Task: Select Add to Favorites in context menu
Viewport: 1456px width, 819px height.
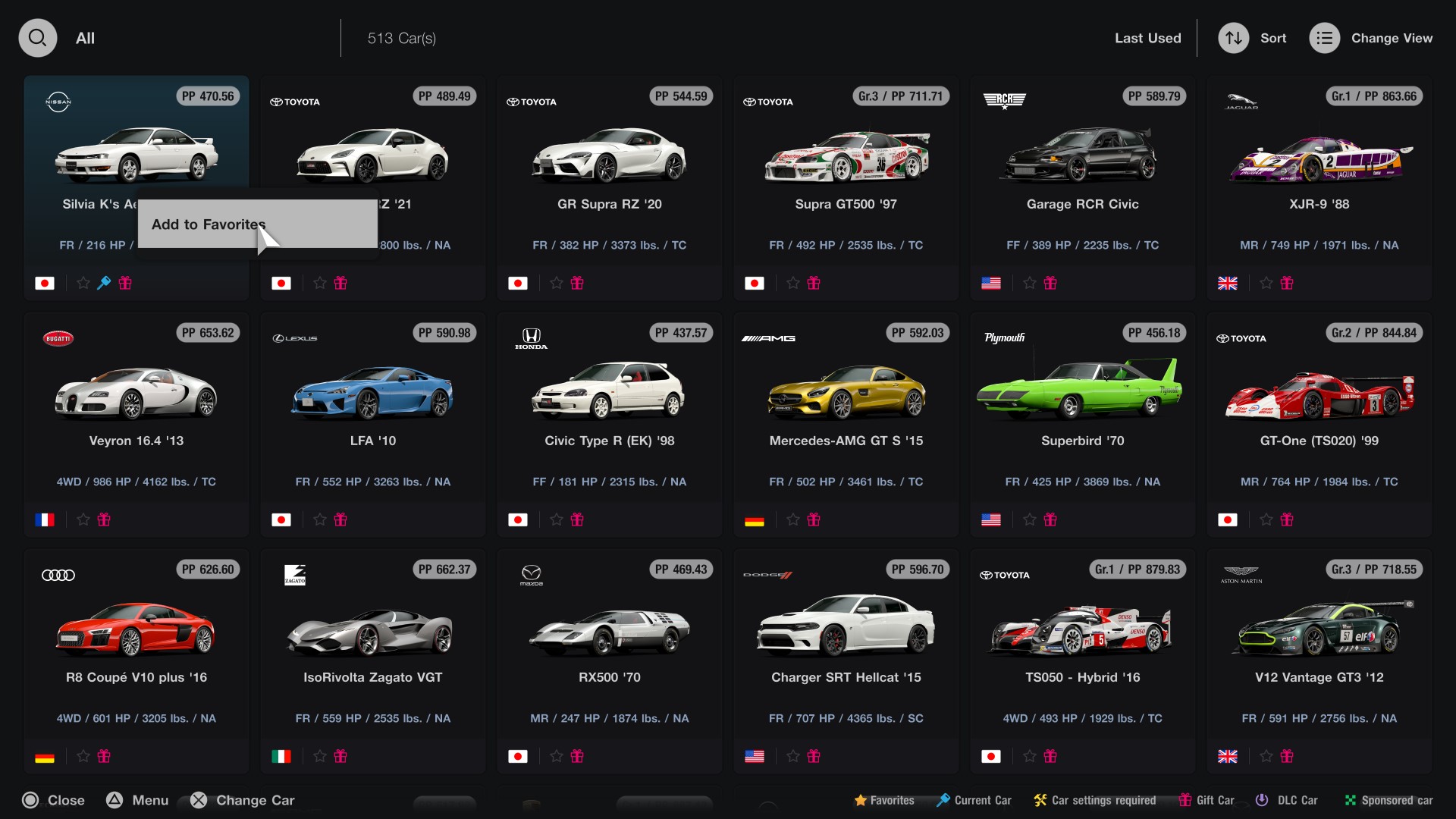Action: (x=207, y=224)
